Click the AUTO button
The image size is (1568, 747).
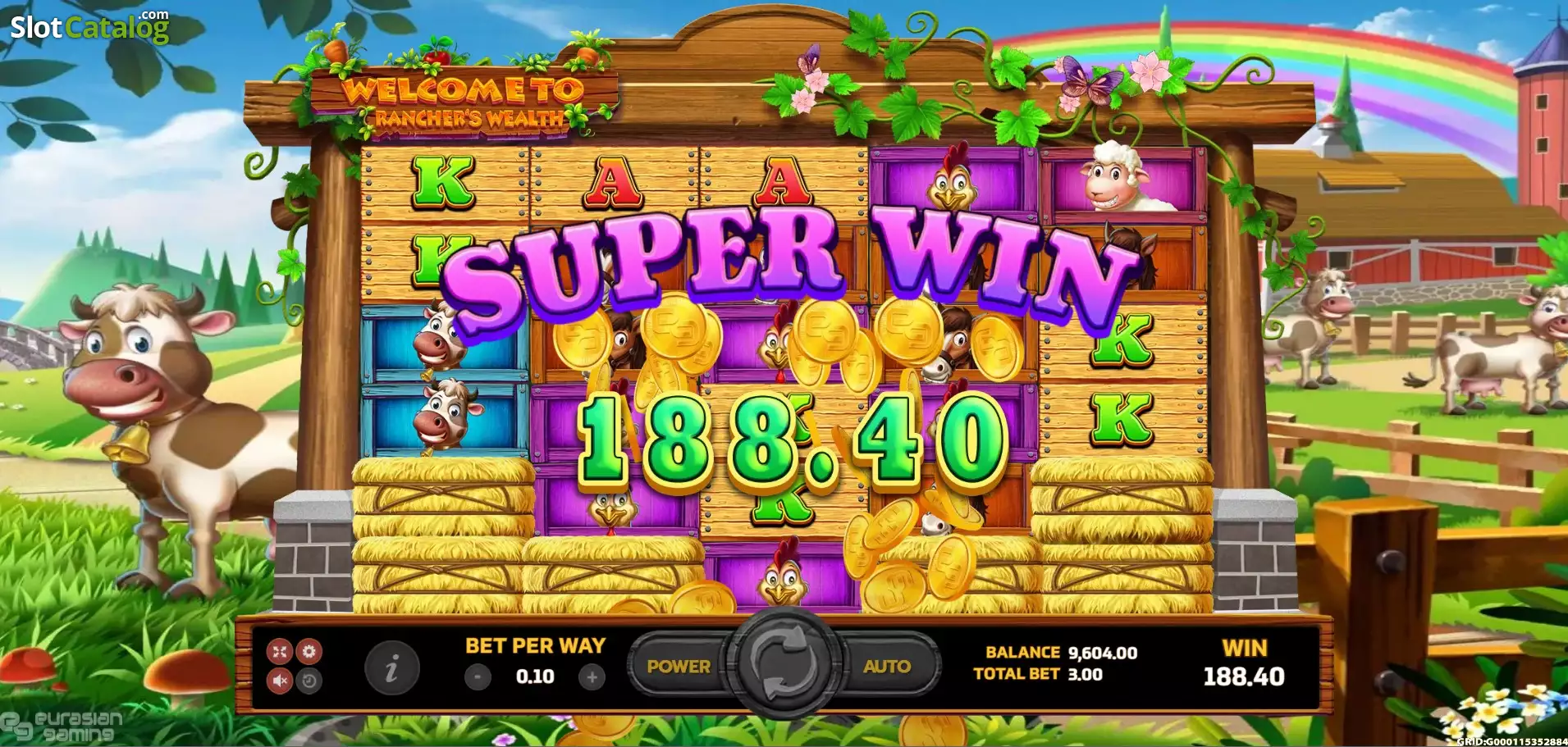click(887, 667)
